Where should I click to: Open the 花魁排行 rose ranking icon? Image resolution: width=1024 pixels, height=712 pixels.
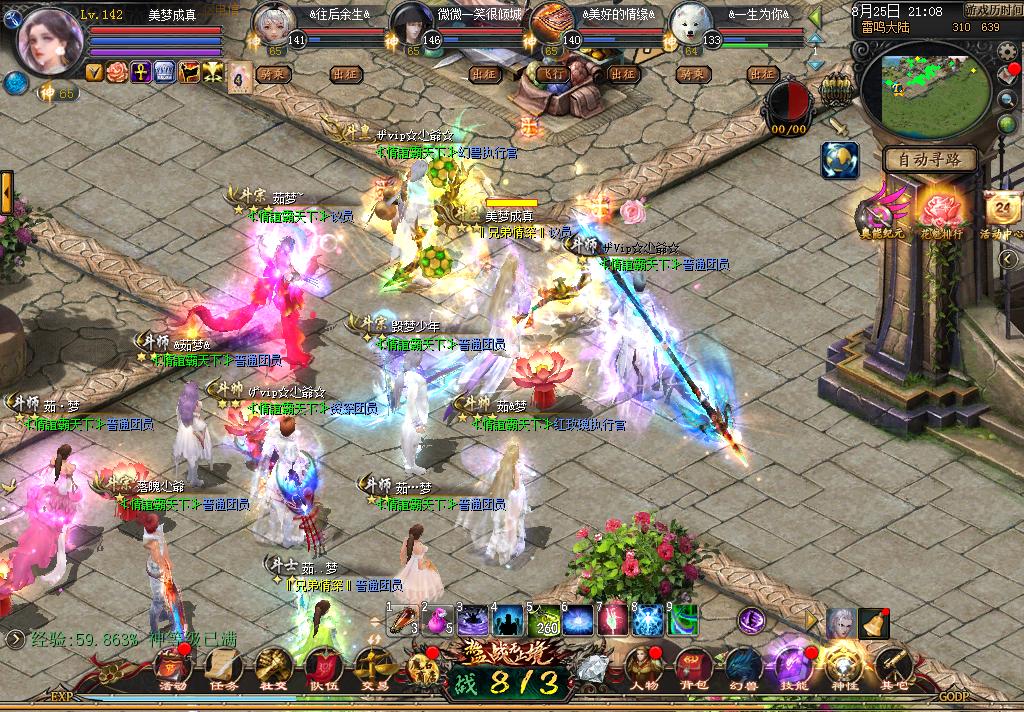(x=940, y=212)
